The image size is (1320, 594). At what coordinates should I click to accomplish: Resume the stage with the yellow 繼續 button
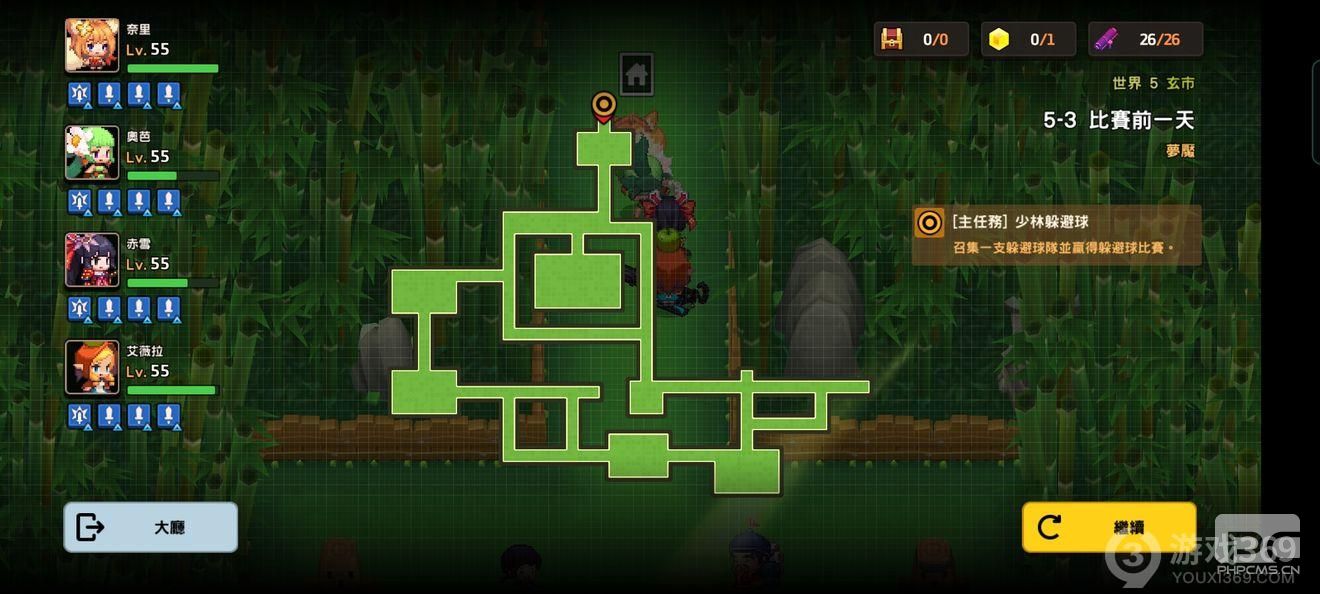pyautogui.click(x=1108, y=527)
